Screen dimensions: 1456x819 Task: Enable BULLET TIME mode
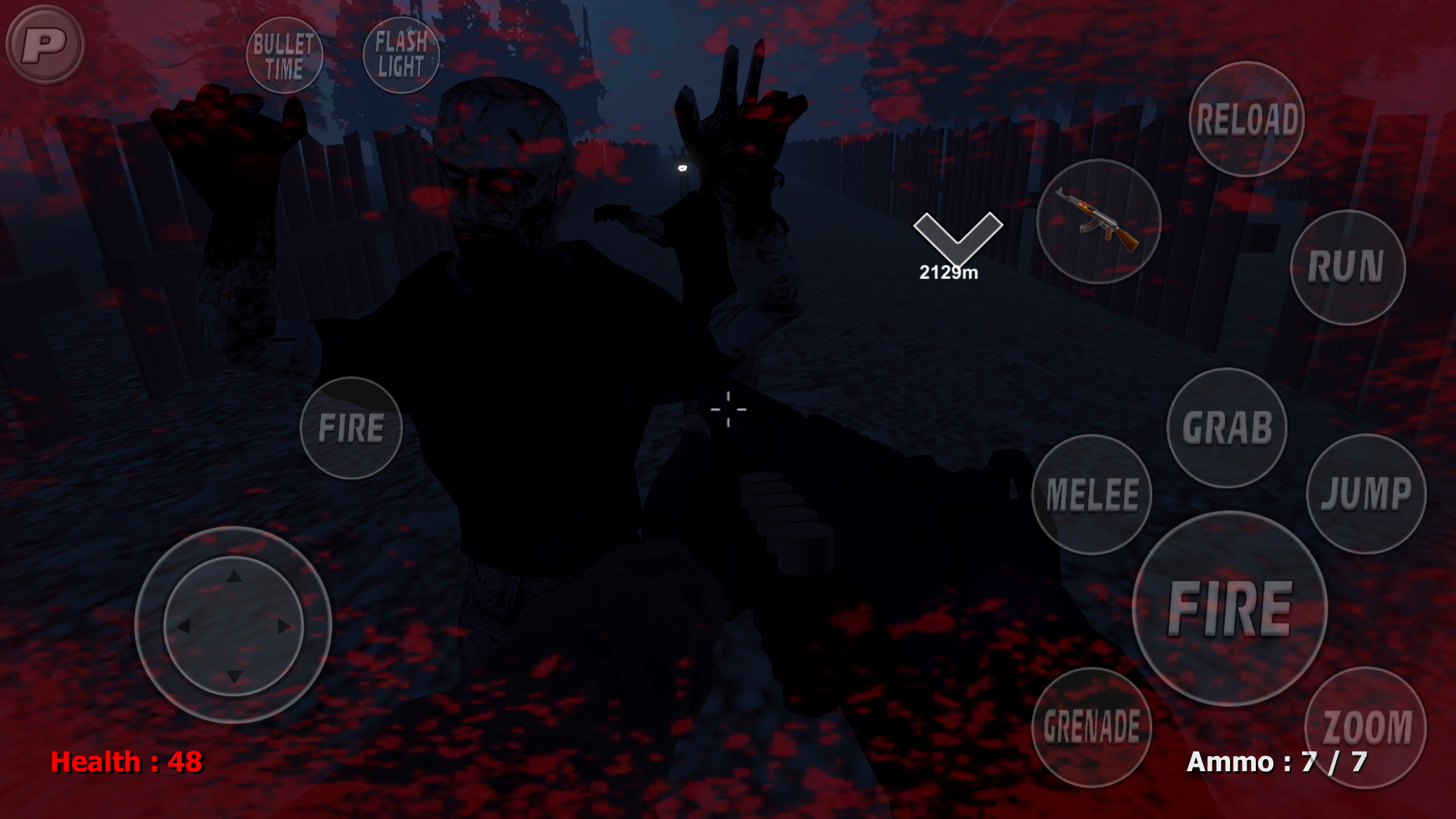click(x=284, y=55)
